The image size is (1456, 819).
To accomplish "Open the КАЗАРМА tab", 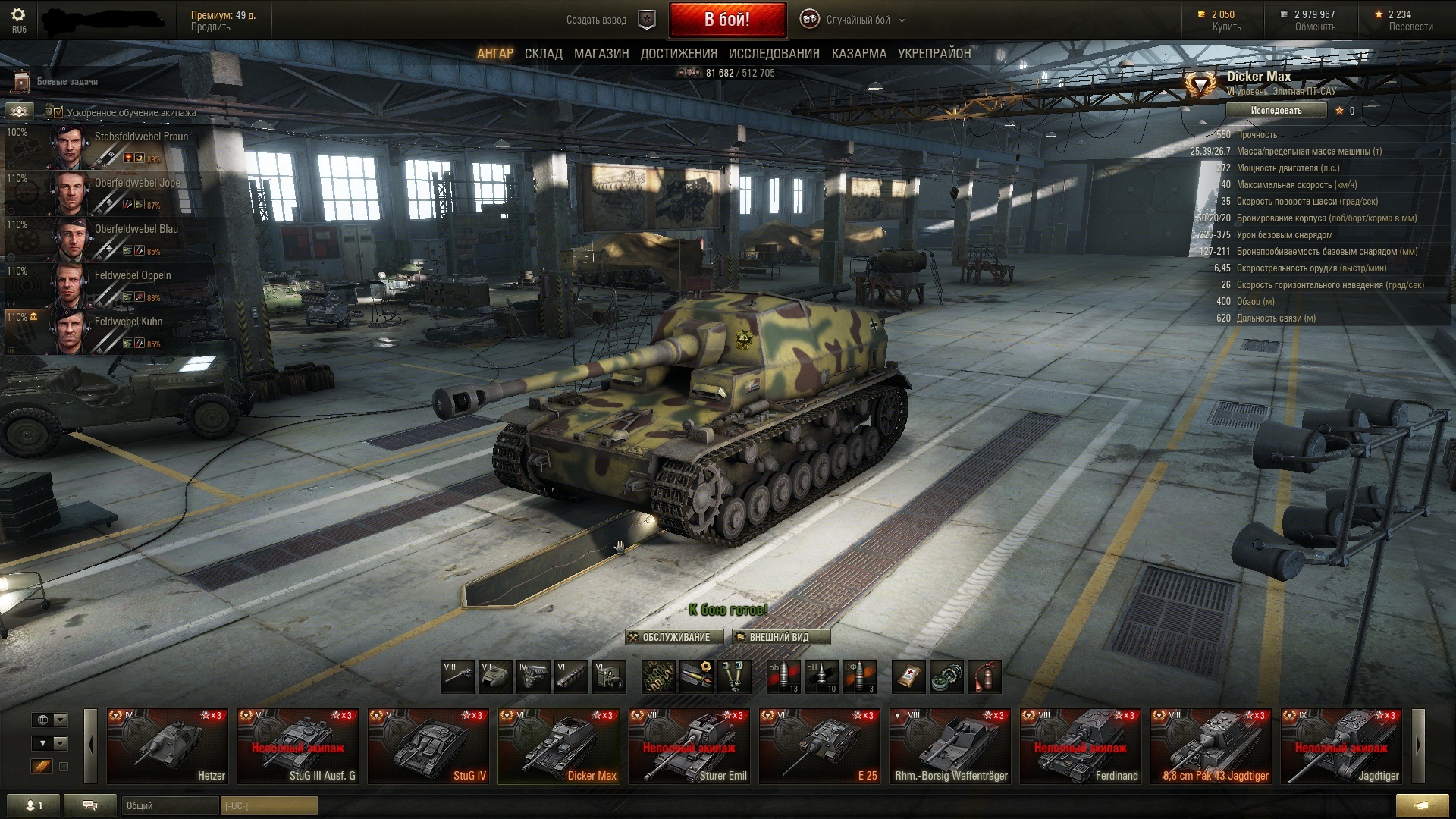I will (858, 54).
